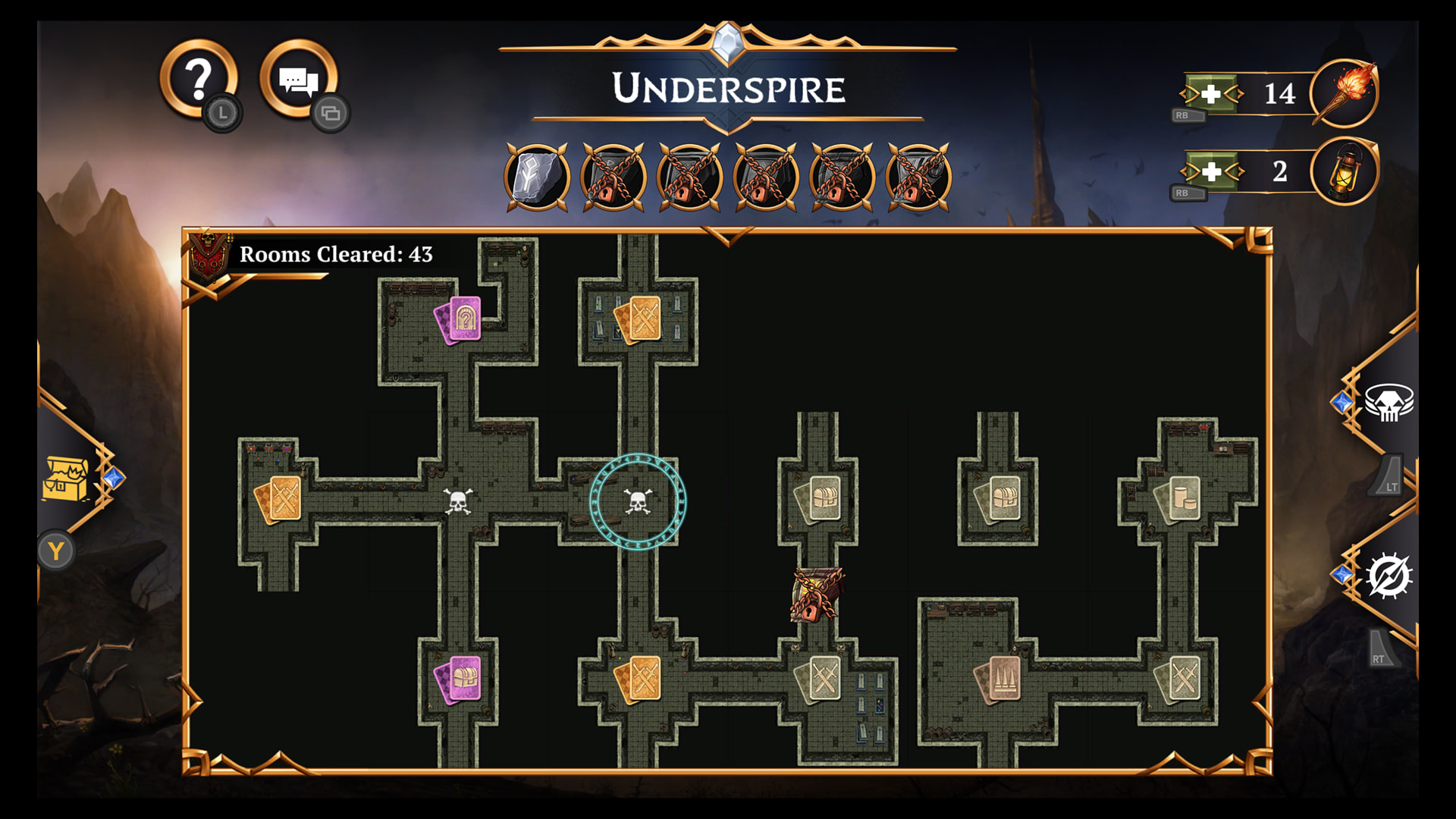Open the question mark help button
Viewport: 1456px width, 819px height.
click(199, 79)
